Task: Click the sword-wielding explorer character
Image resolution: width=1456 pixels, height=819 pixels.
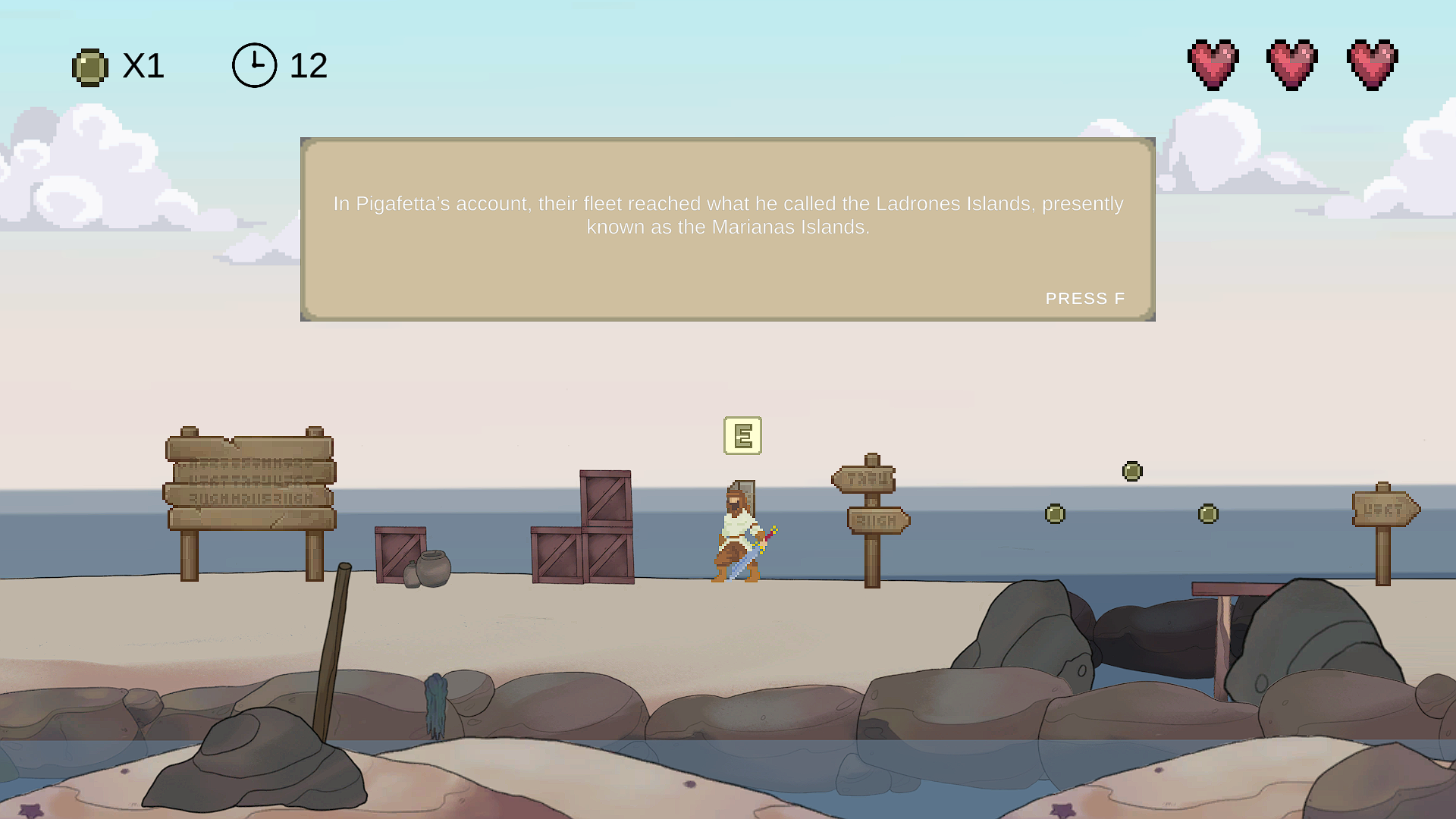Action: coord(739,531)
